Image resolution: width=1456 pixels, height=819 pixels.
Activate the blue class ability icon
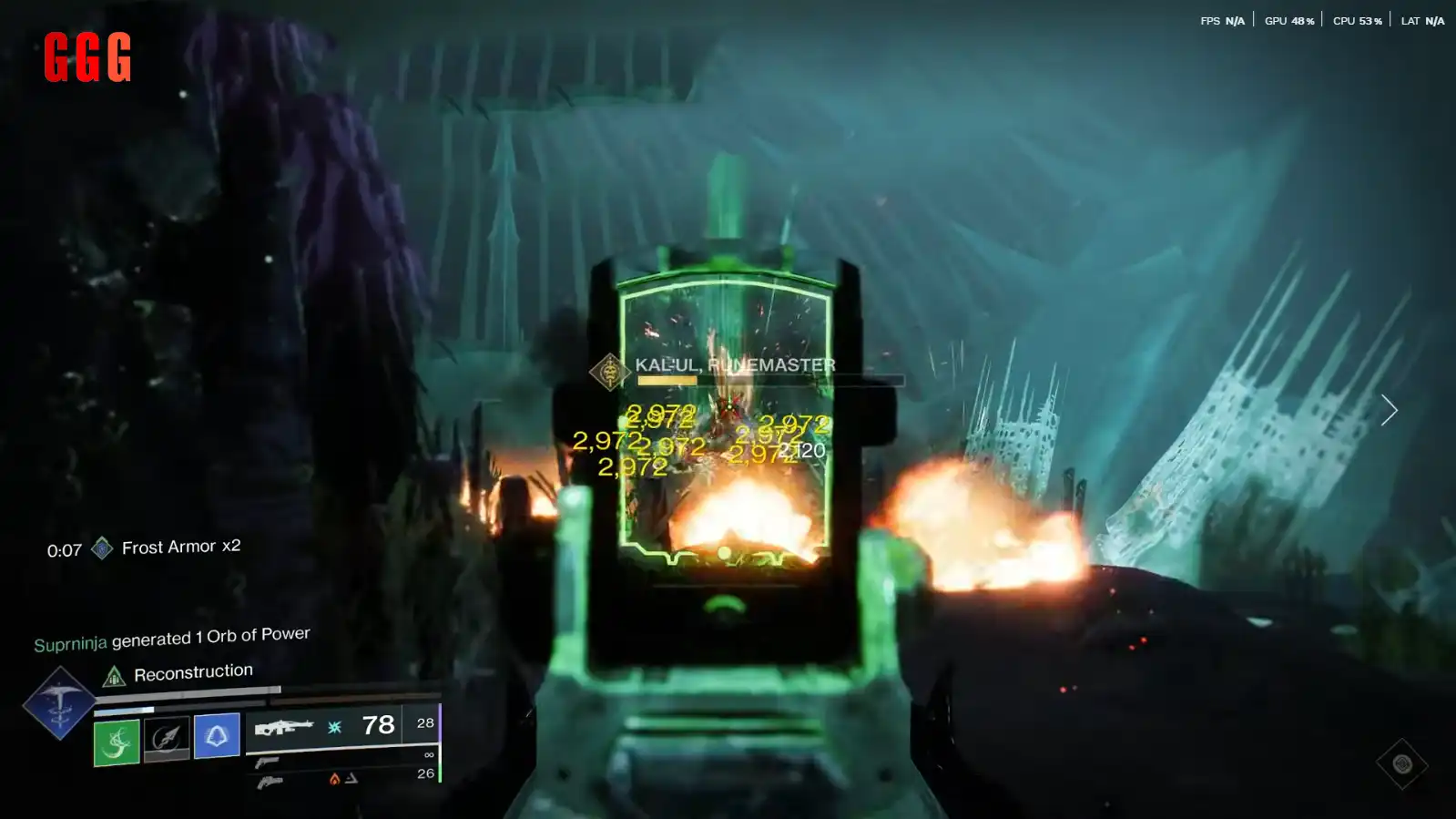tap(217, 735)
